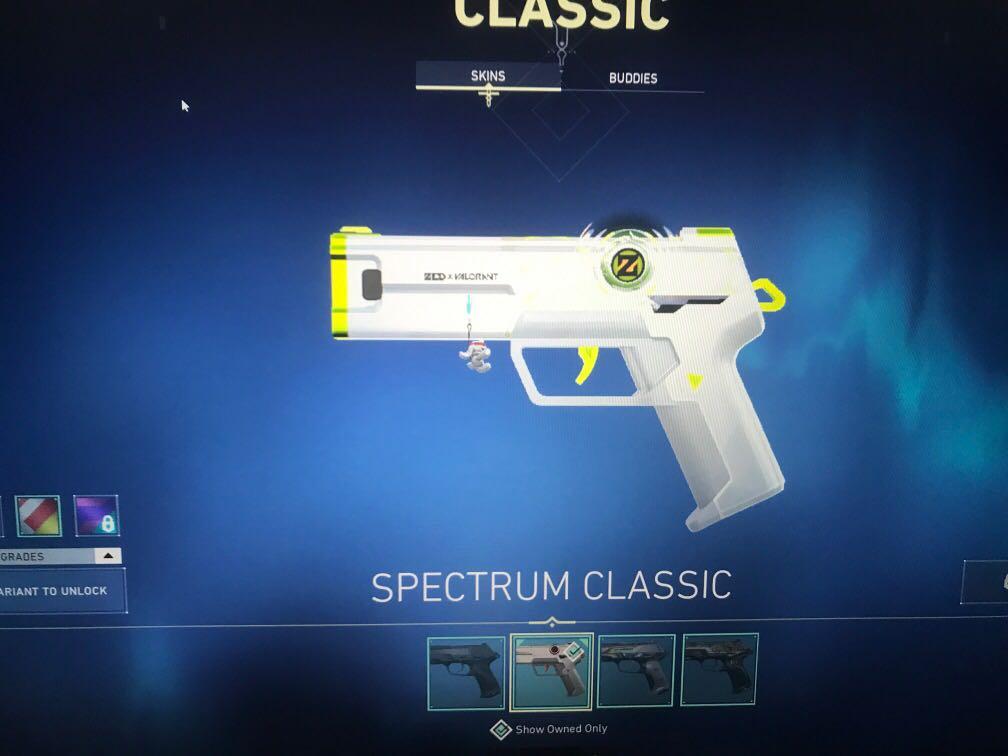Select the white Spectrum Classic thumbnail

[552, 671]
